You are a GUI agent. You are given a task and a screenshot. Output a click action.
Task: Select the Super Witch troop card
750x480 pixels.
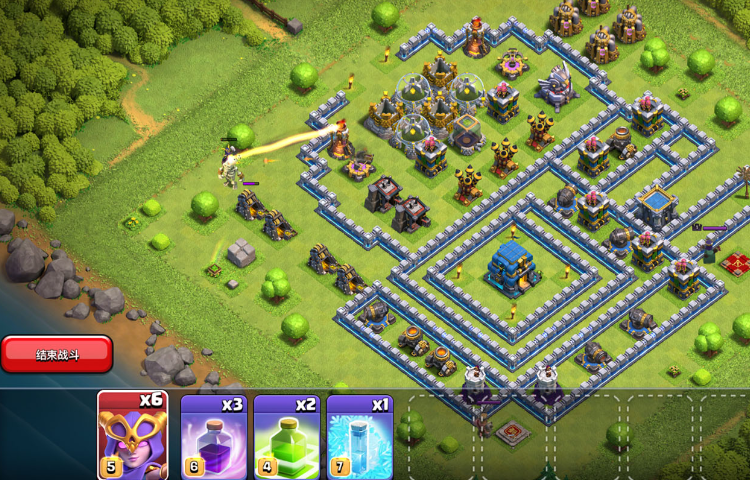(133, 436)
